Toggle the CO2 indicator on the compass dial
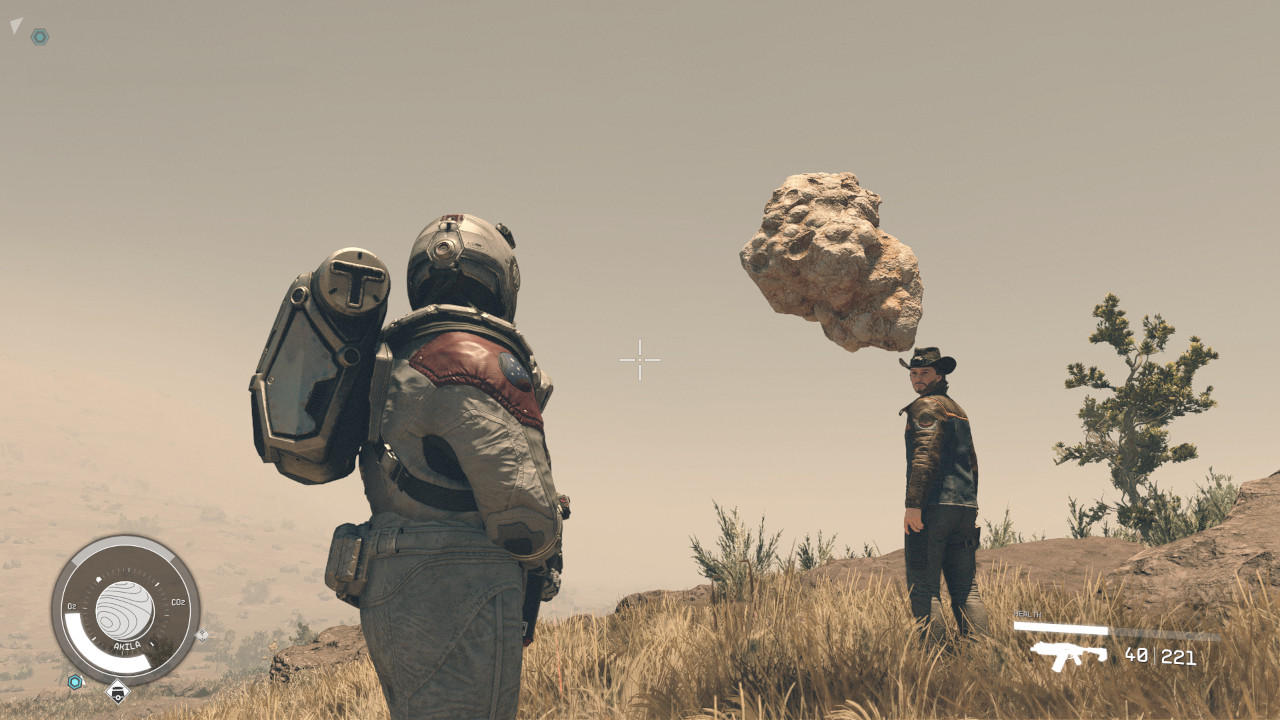Viewport: 1280px width, 720px height. click(177, 600)
